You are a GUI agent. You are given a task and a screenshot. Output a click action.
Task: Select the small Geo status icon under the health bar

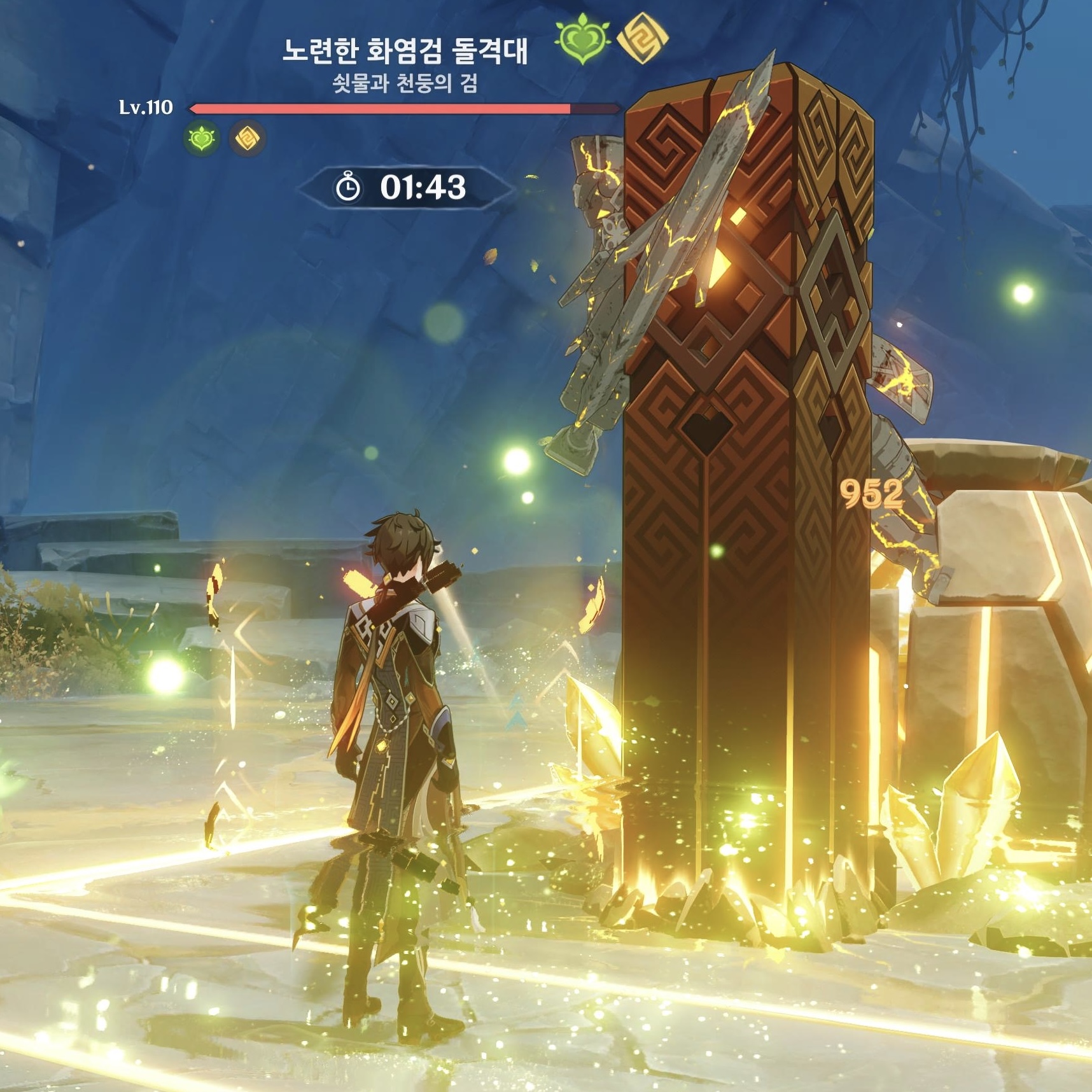pos(247,138)
